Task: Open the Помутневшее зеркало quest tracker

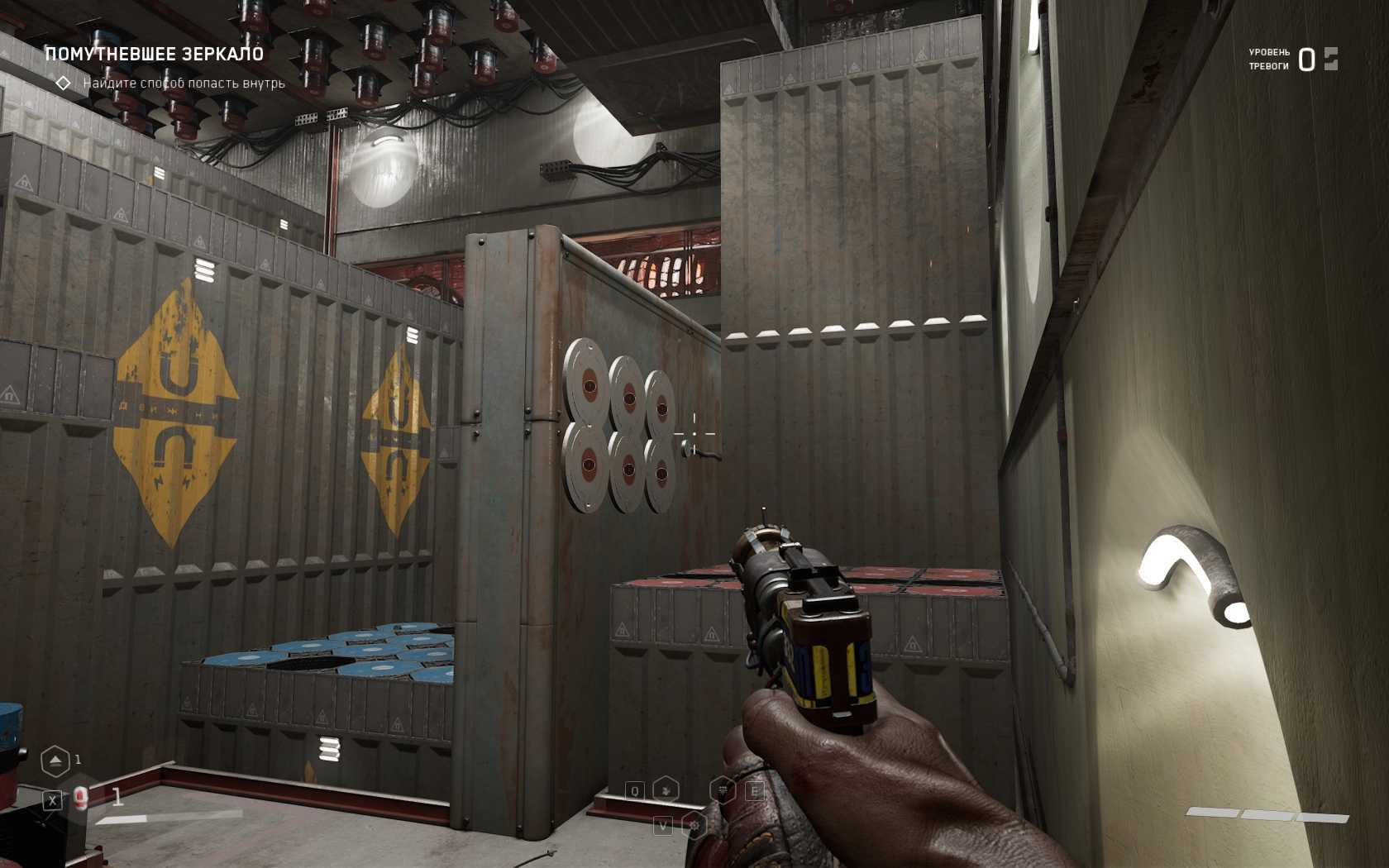Action: click(154, 55)
